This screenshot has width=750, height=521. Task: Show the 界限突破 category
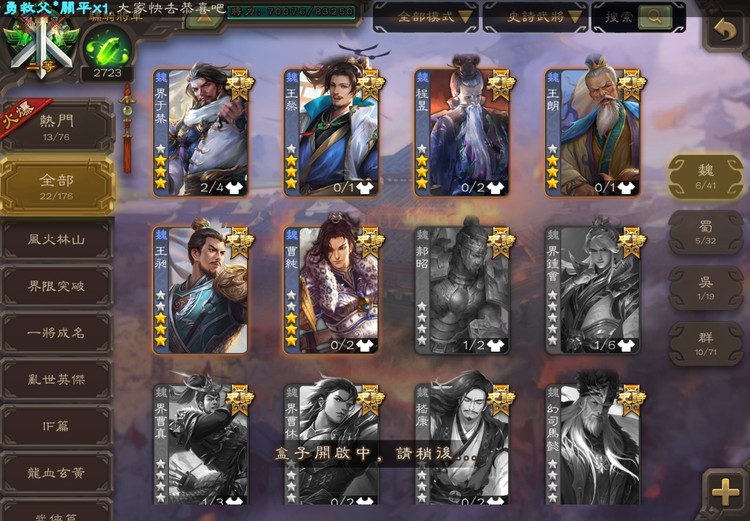pos(56,286)
